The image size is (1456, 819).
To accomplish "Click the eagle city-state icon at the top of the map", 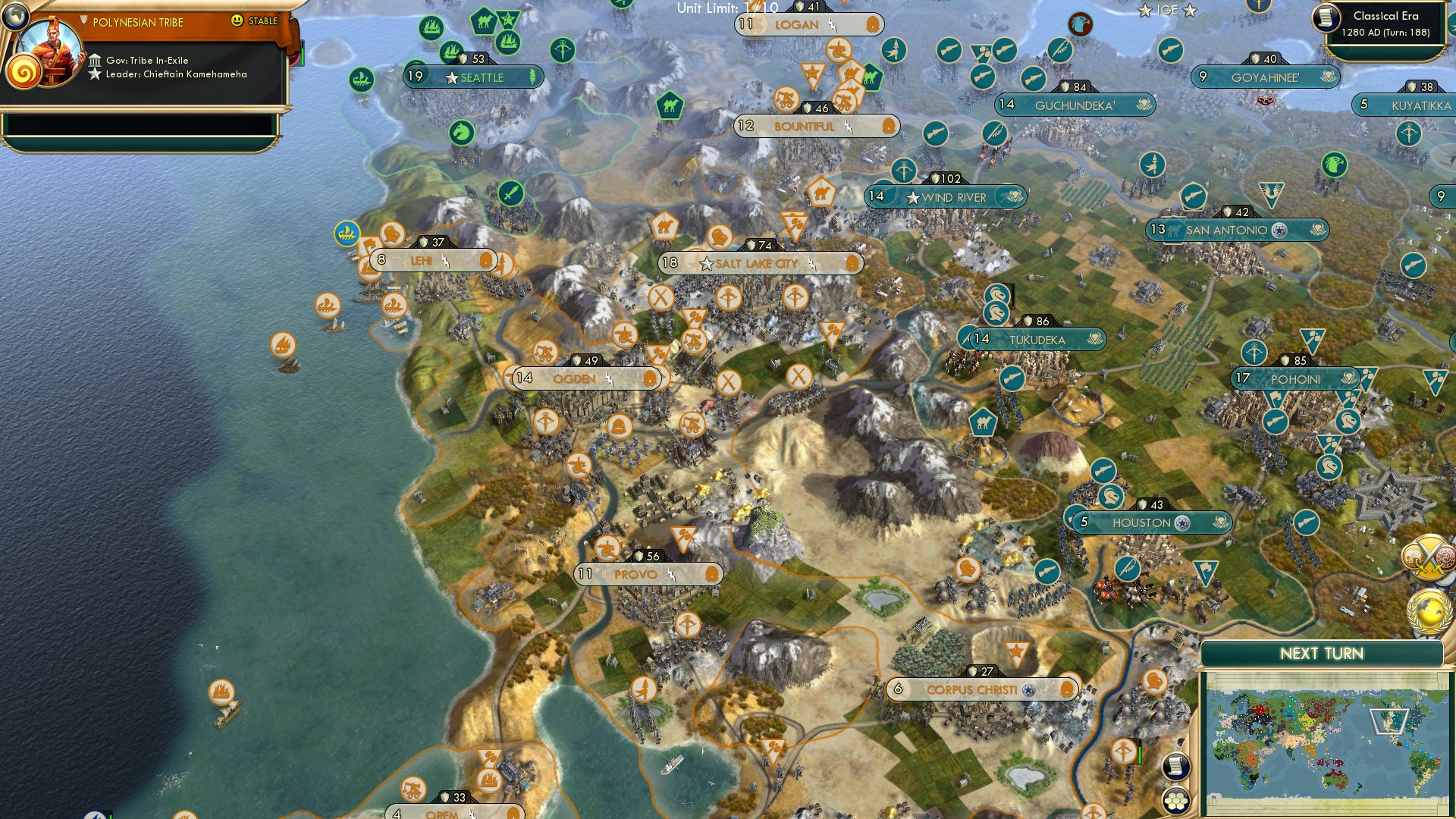I will coord(1080,24).
